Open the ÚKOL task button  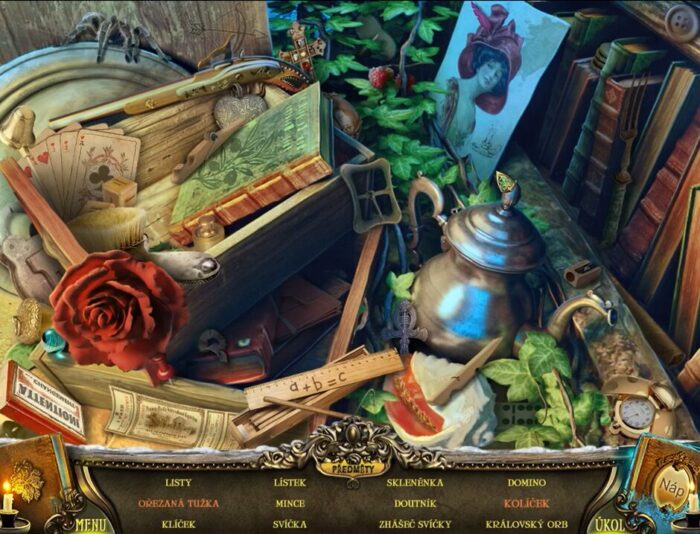pos(608,524)
